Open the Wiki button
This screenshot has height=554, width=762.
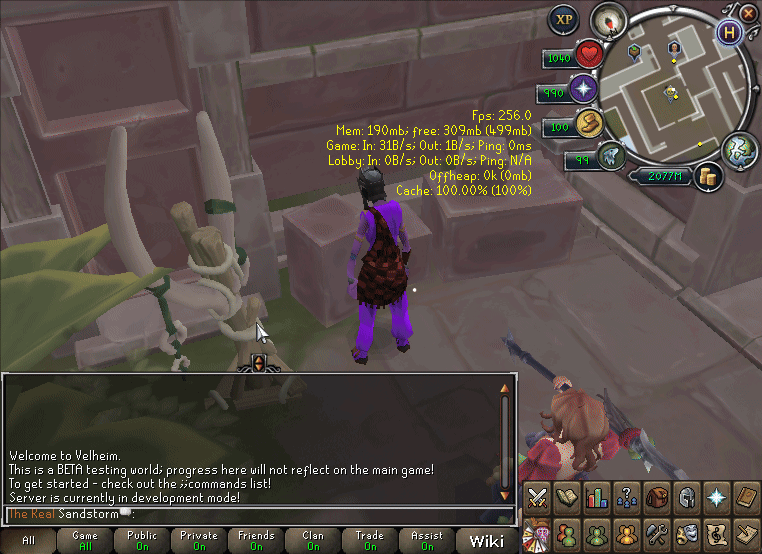point(487,541)
